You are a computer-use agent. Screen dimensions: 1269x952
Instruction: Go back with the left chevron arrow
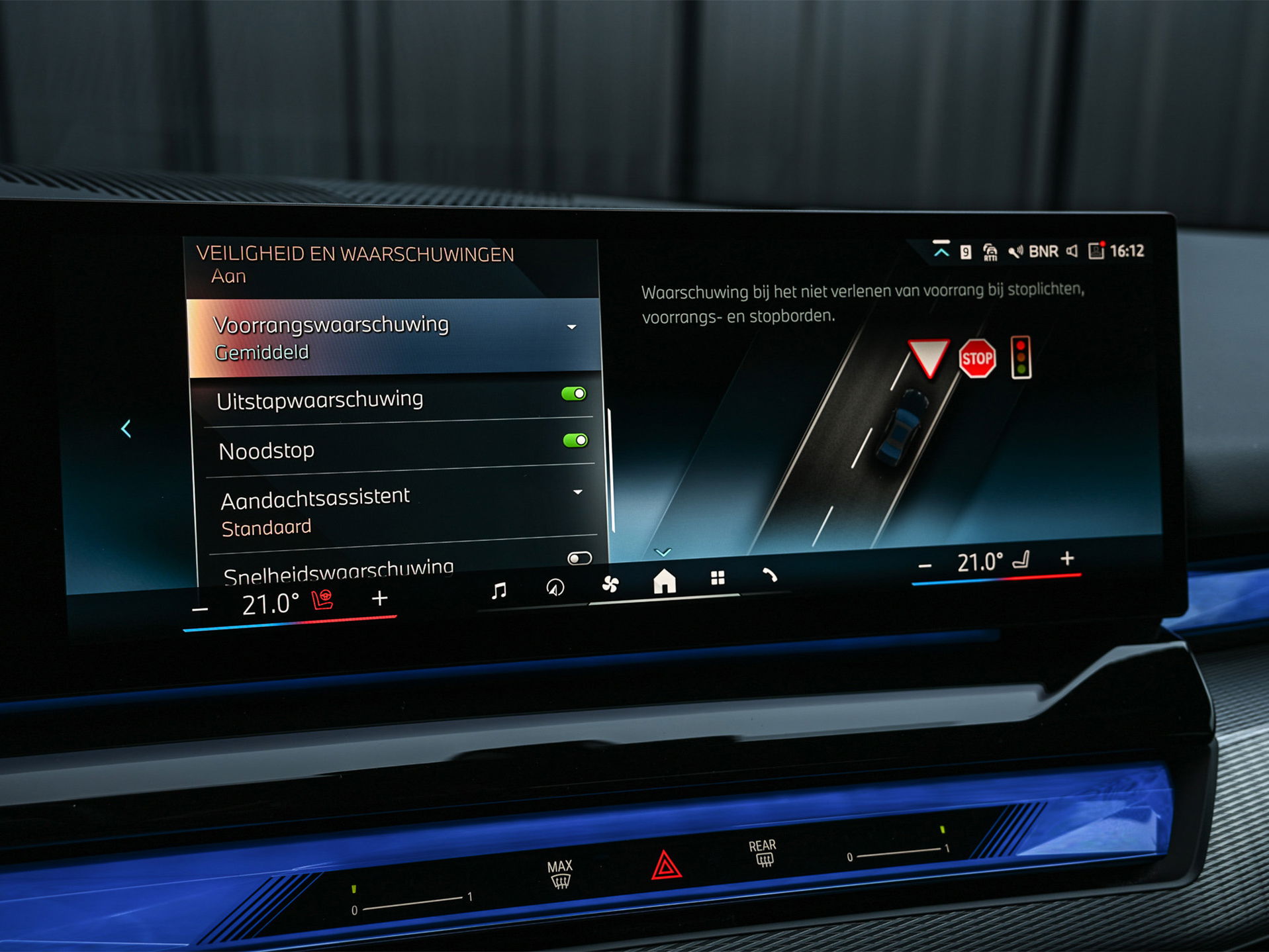126,428
